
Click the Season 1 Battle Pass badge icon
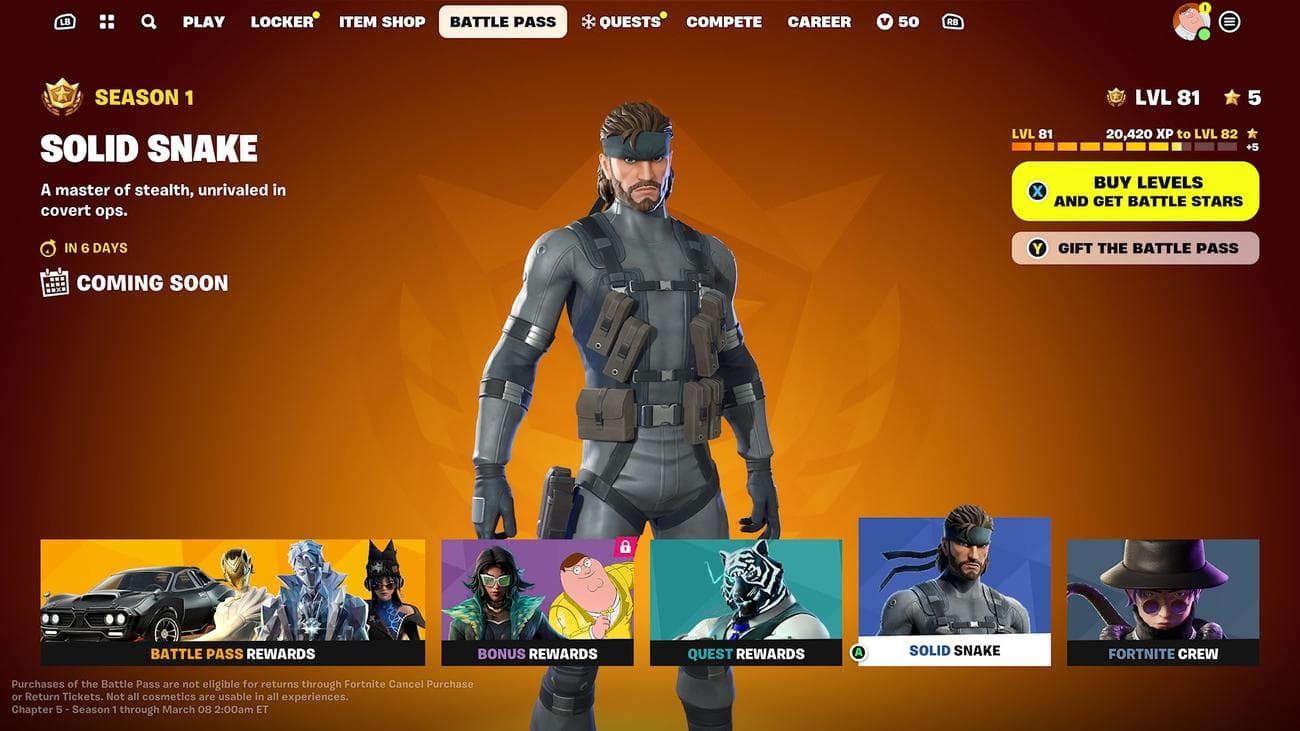click(x=62, y=96)
